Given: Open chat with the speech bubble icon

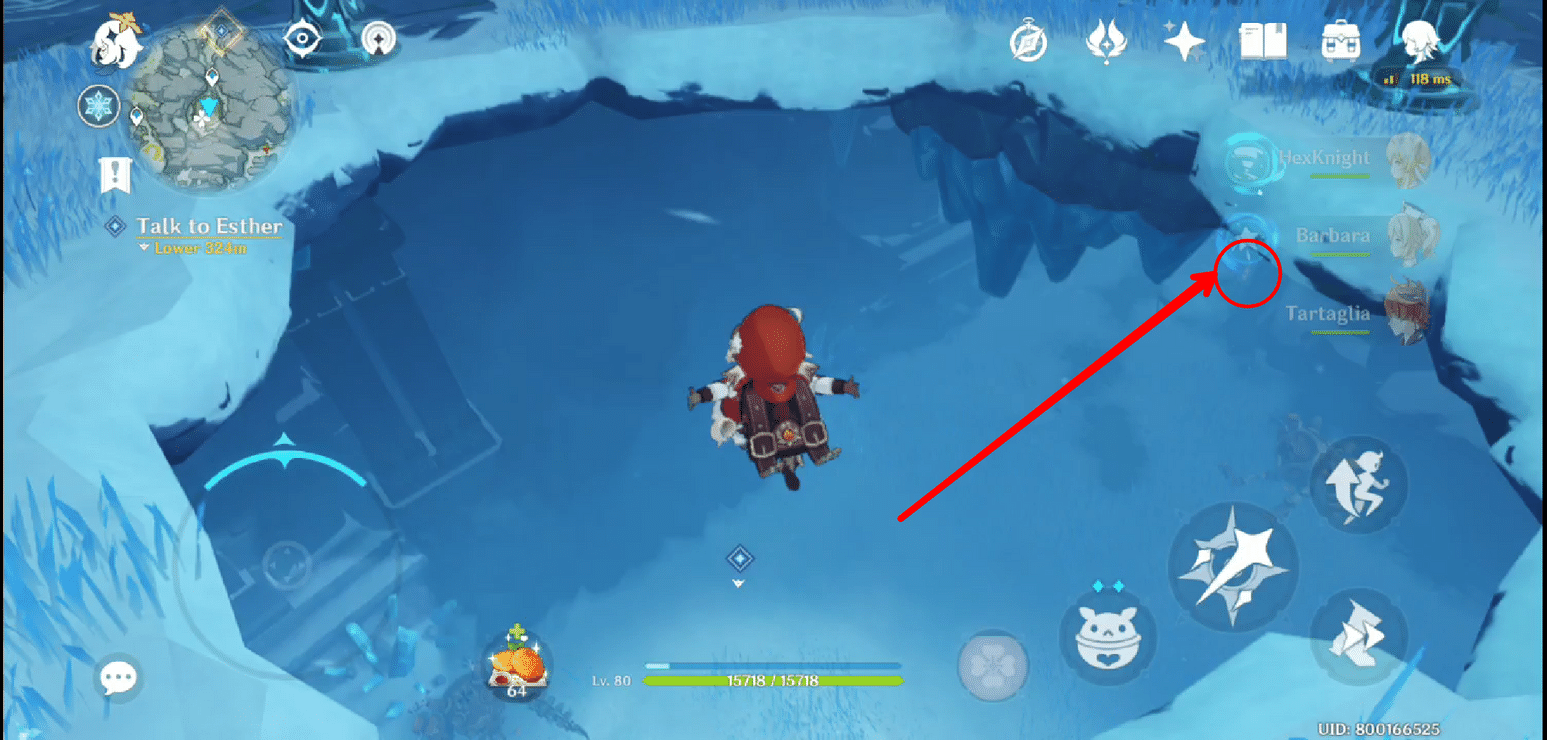Looking at the screenshot, I should 118,677.
